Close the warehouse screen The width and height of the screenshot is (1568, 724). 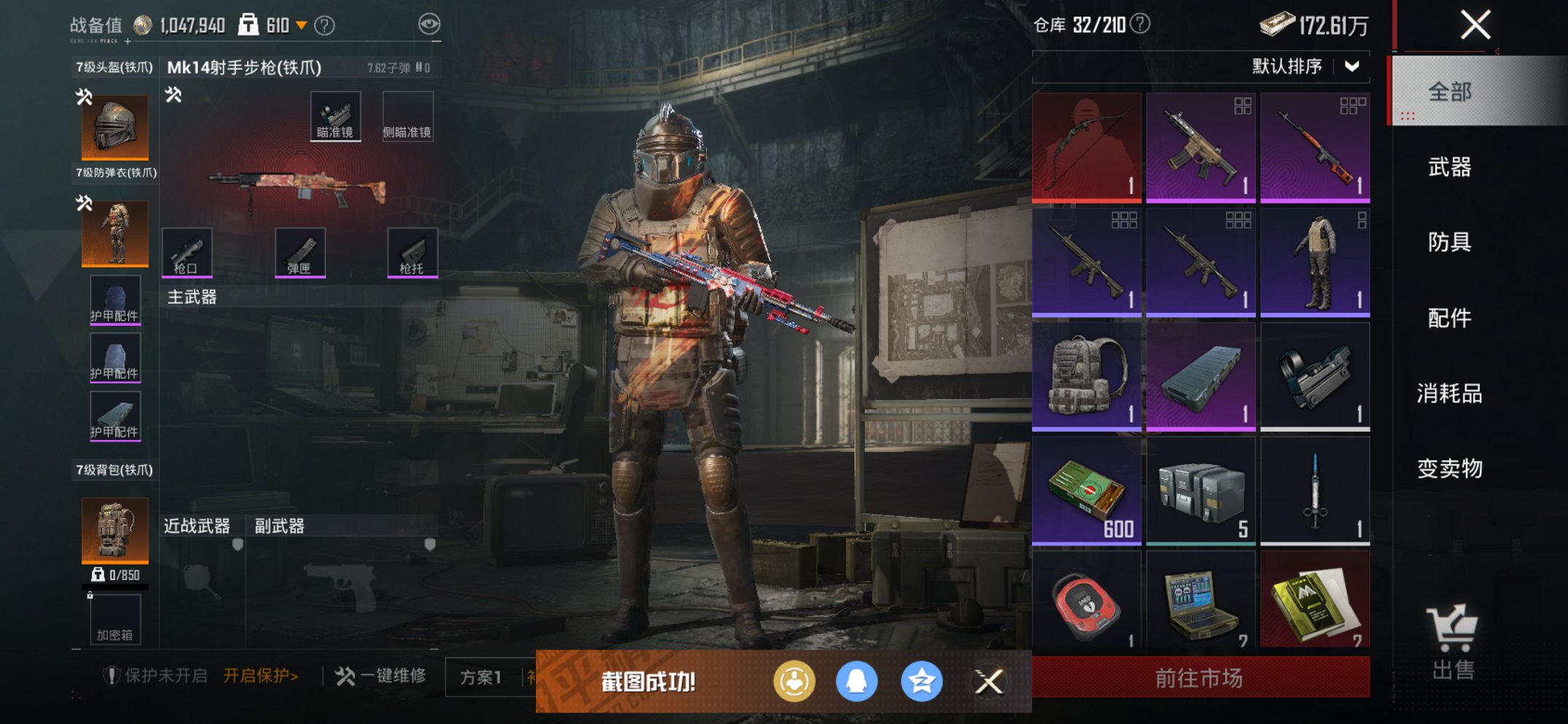[1475, 25]
